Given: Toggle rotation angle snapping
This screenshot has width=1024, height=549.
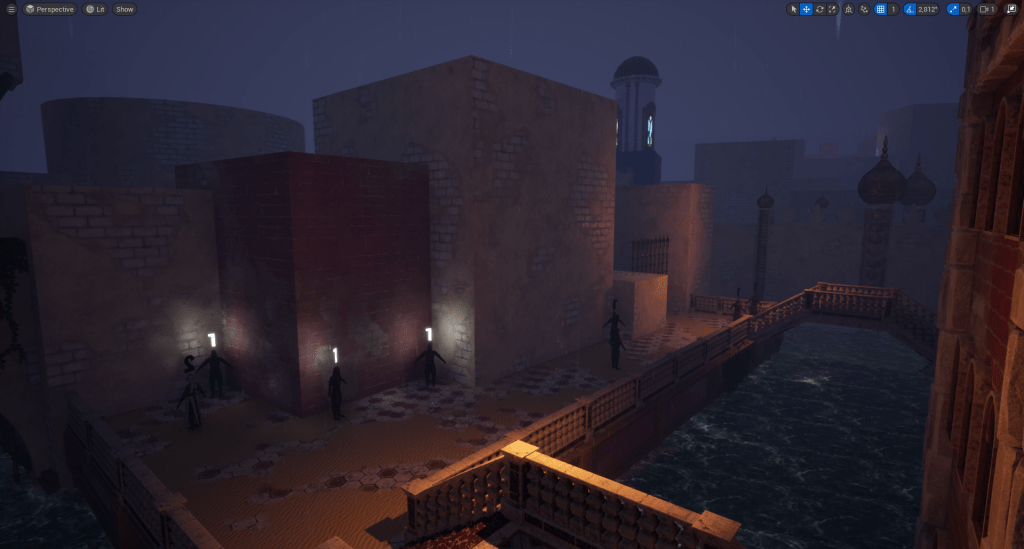Looking at the screenshot, I should pyautogui.click(x=910, y=9).
